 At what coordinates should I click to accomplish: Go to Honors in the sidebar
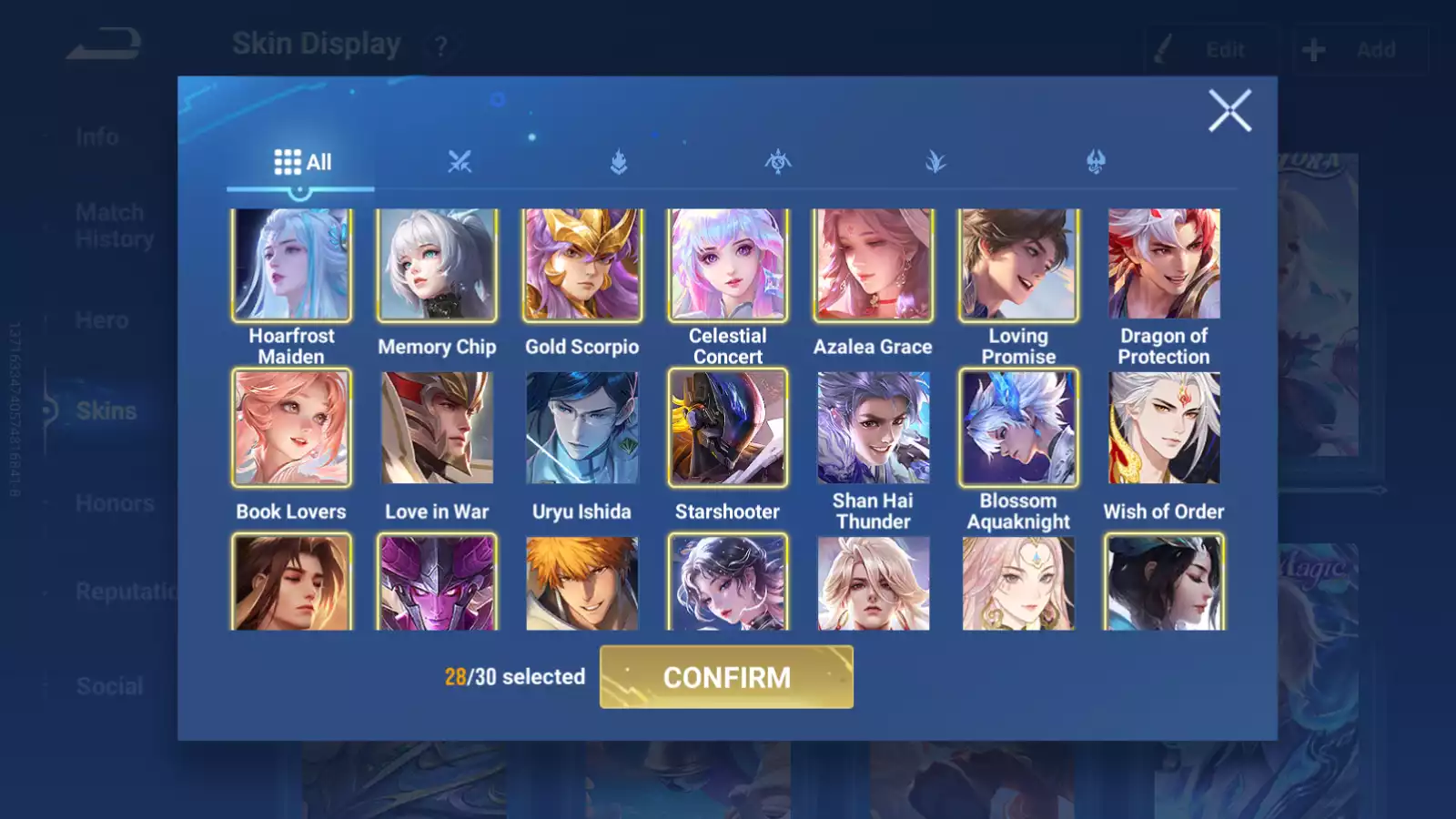[x=115, y=502]
